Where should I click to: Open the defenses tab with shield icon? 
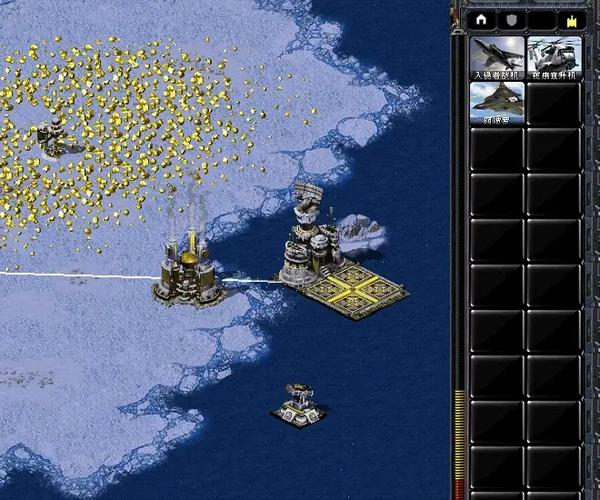511,19
